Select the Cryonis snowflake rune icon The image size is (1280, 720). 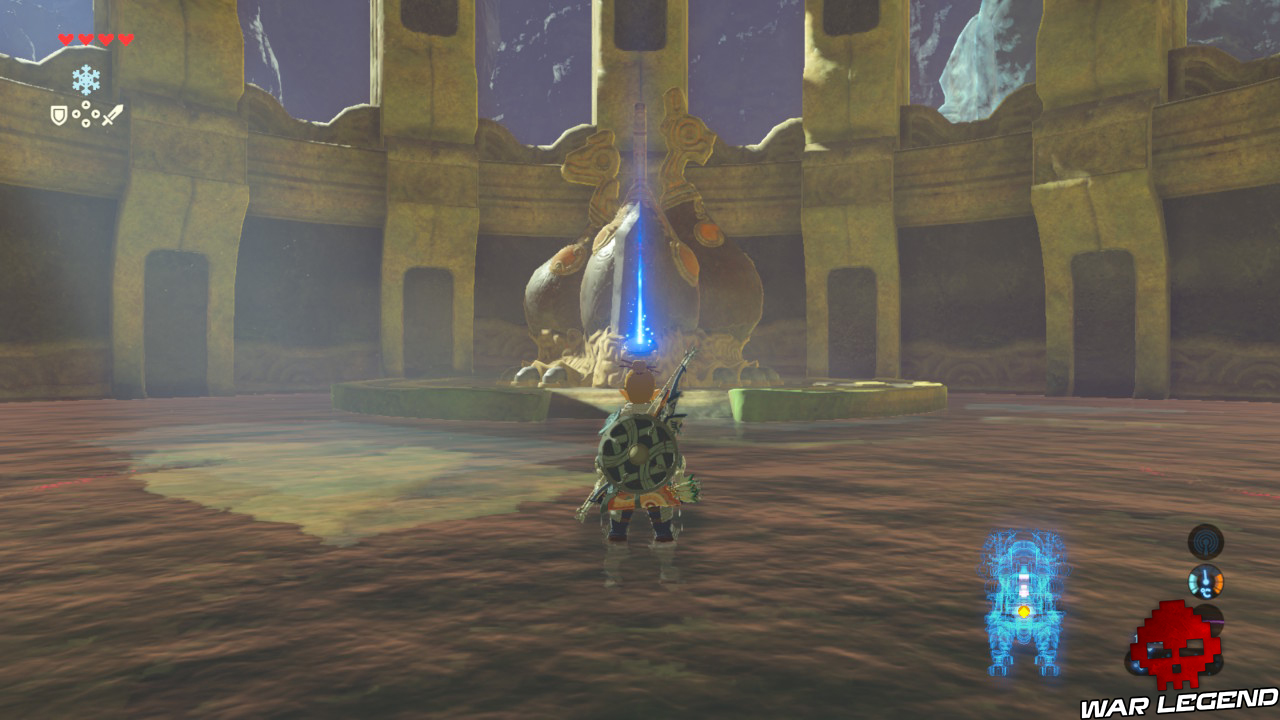point(86,79)
